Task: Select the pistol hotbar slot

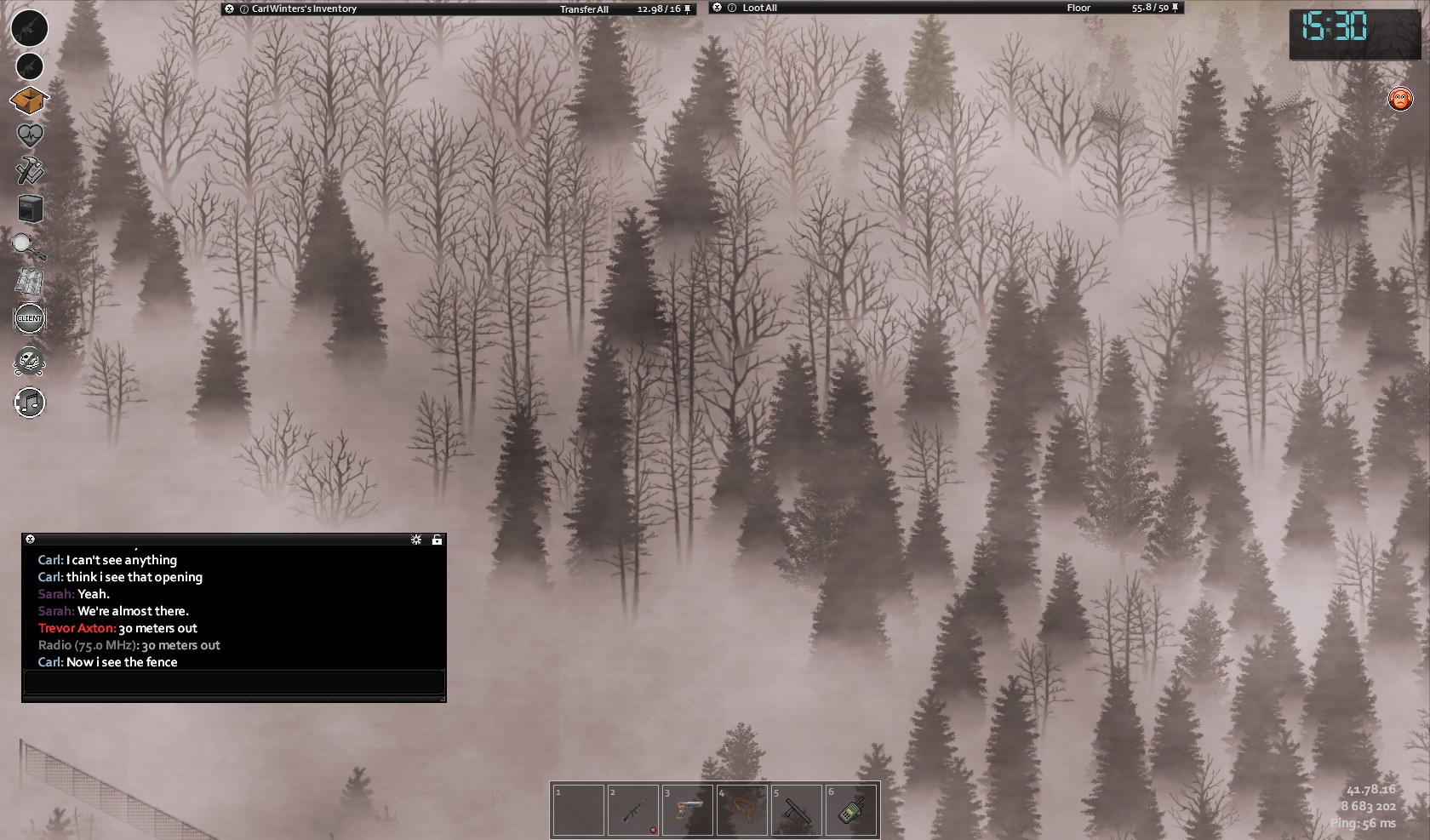Action: 687,811
